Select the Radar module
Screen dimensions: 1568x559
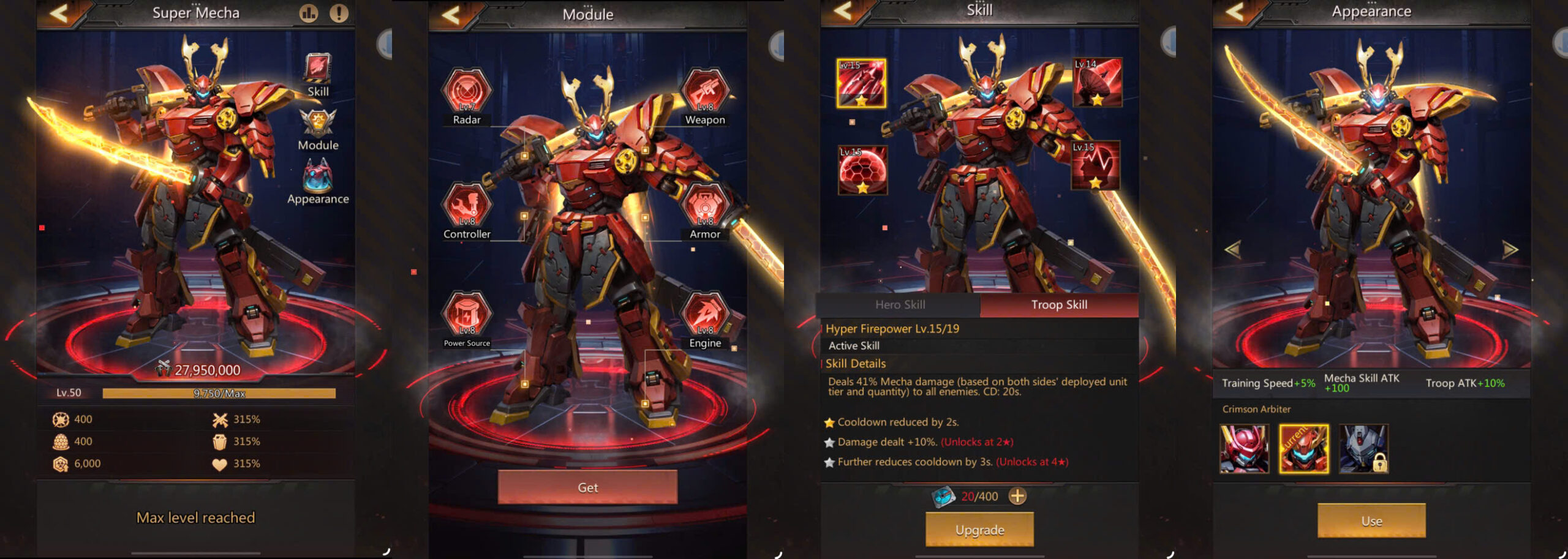point(467,92)
